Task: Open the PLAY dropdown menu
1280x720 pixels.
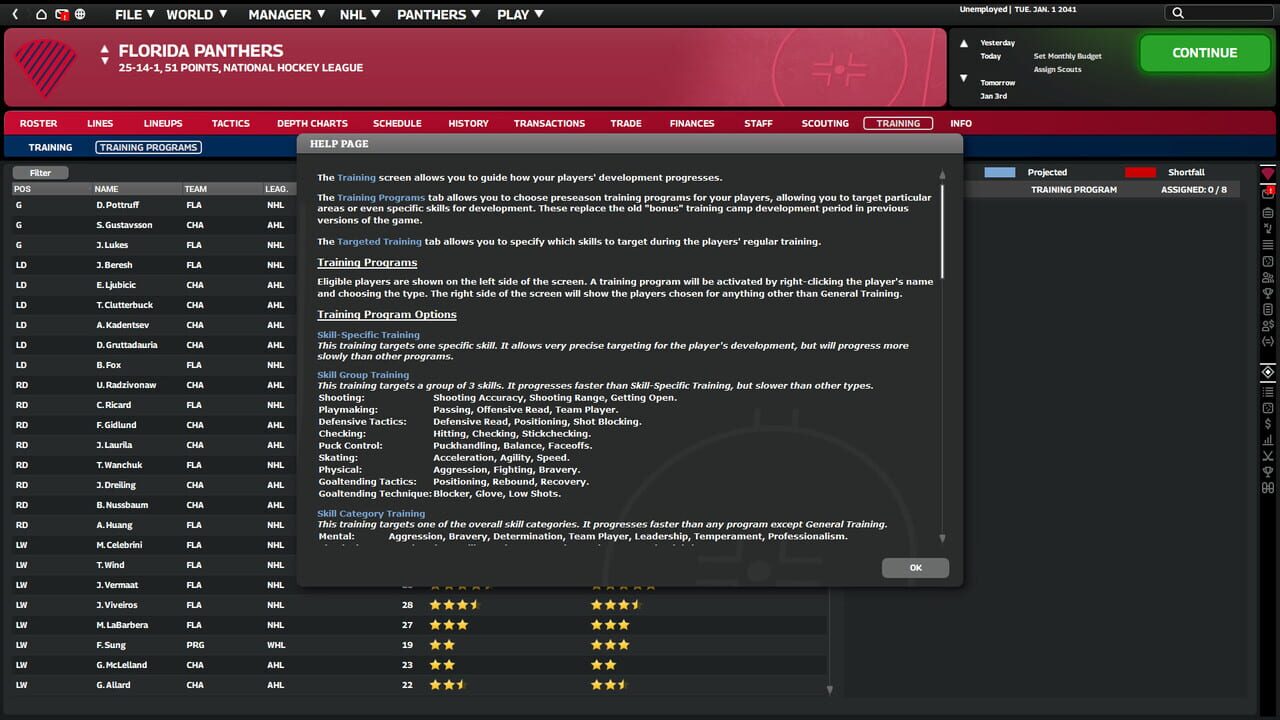Action: (519, 14)
